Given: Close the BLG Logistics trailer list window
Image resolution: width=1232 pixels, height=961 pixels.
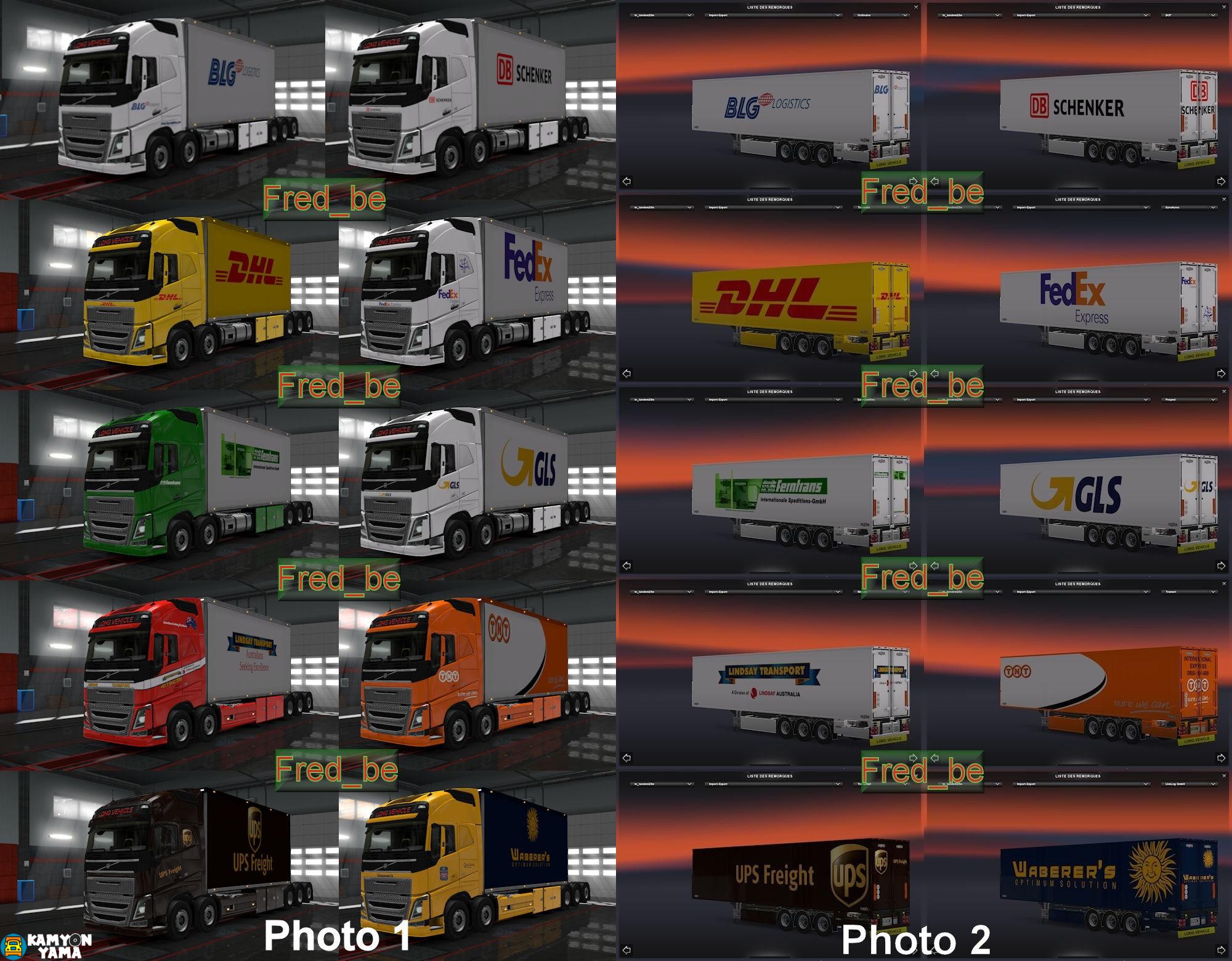Looking at the screenshot, I should pyautogui.click(x=917, y=7).
